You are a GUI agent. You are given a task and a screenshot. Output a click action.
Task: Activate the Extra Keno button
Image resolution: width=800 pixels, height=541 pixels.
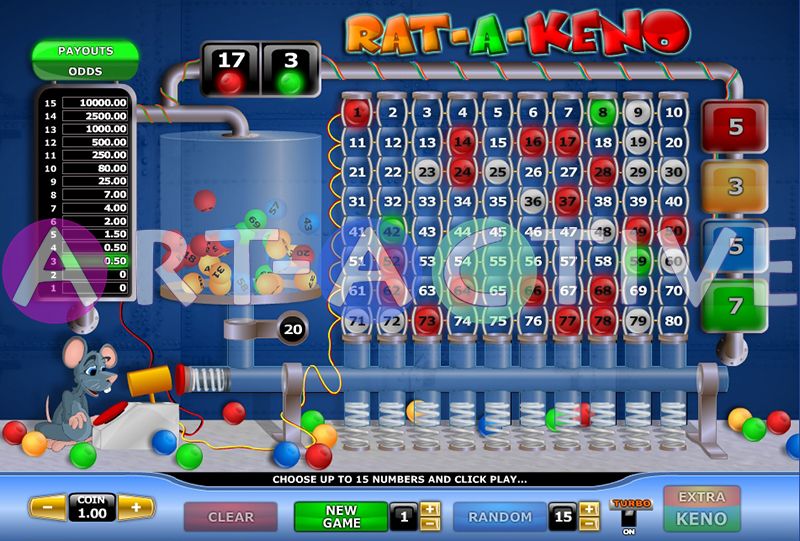click(702, 508)
